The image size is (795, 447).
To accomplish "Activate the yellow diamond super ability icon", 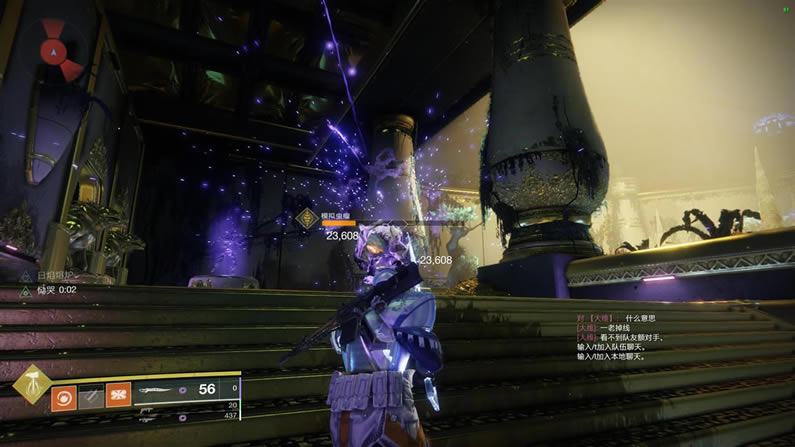I will (31, 386).
